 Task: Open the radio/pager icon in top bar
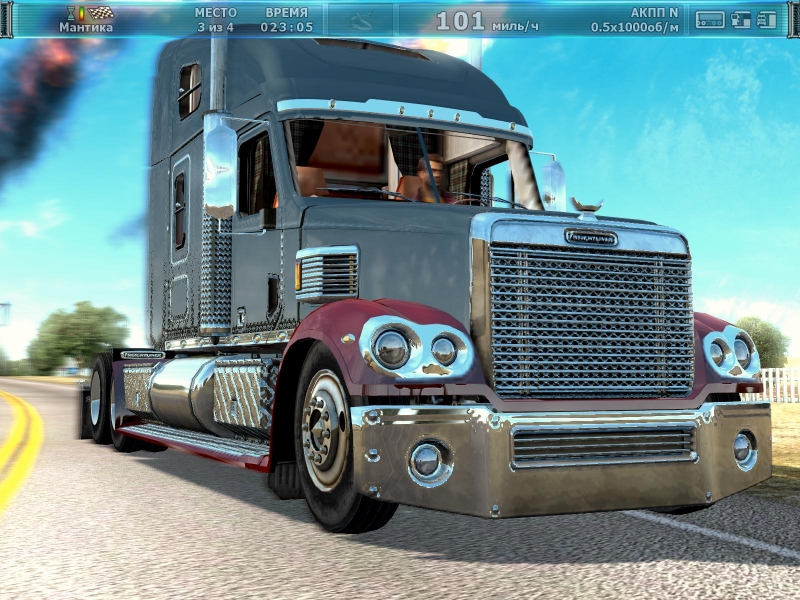coord(710,19)
